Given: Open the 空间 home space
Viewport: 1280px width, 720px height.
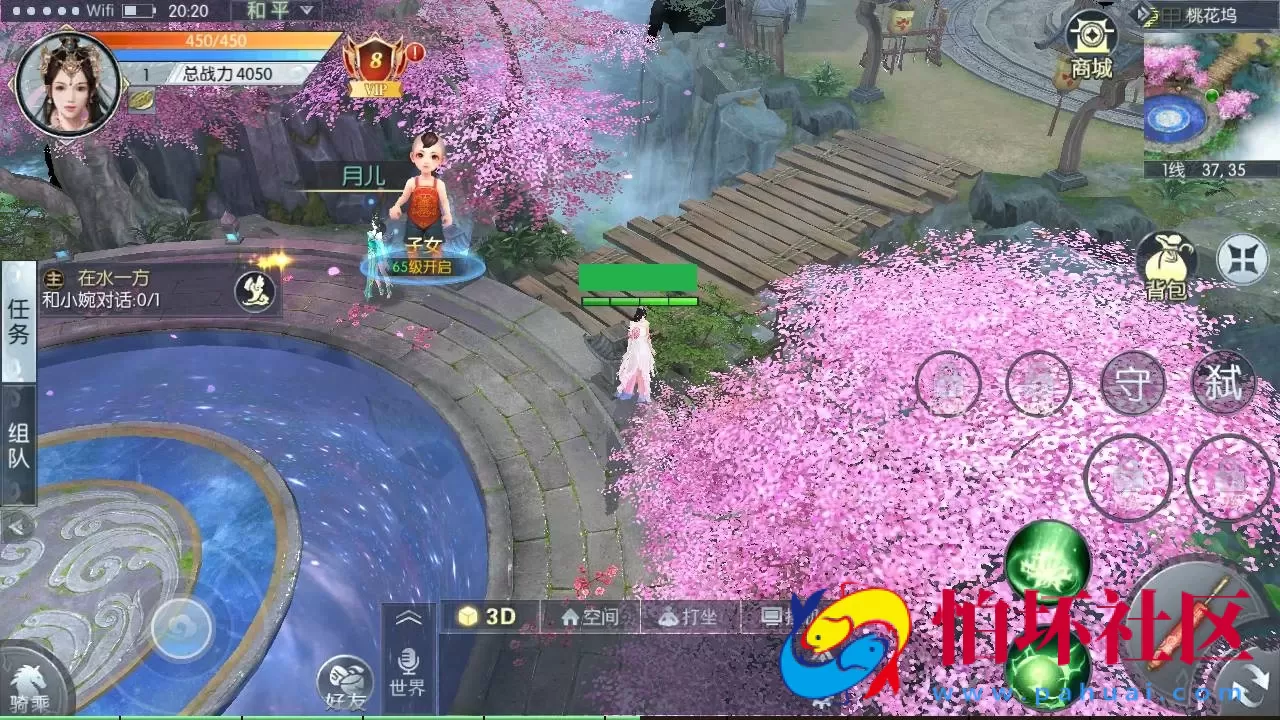Looking at the screenshot, I should (x=592, y=616).
